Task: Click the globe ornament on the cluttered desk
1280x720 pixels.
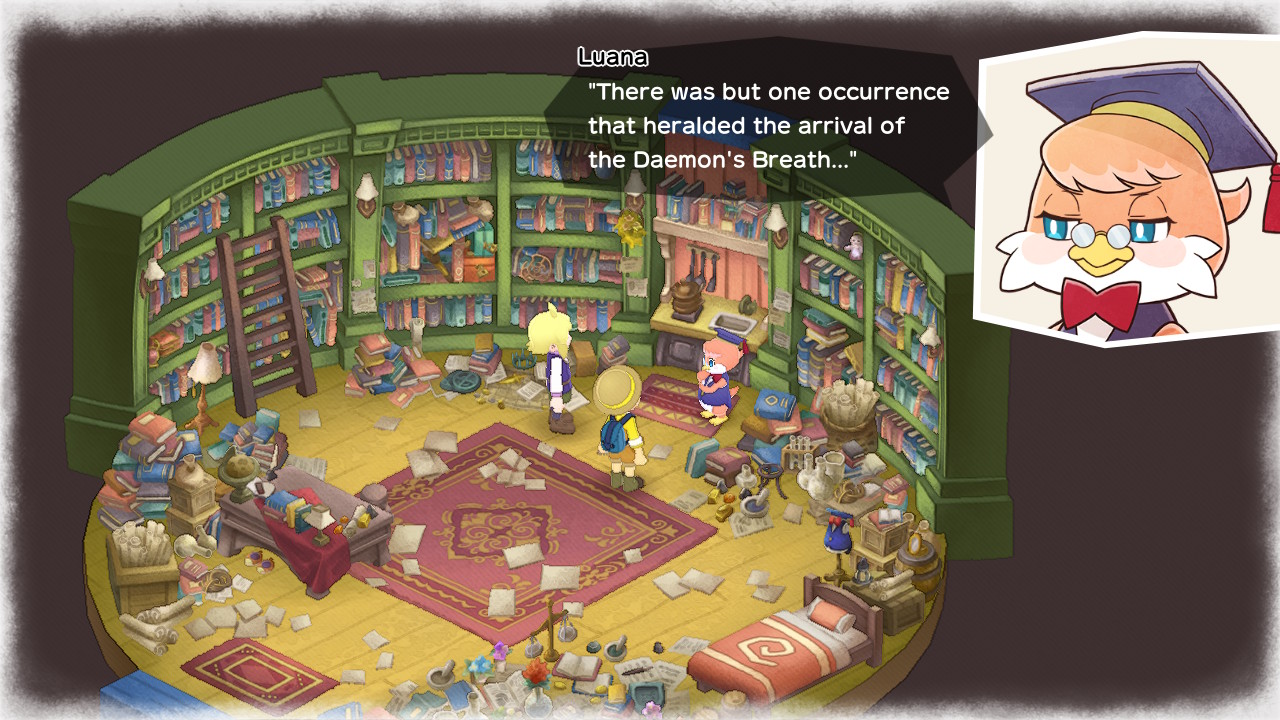Action: point(240,470)
